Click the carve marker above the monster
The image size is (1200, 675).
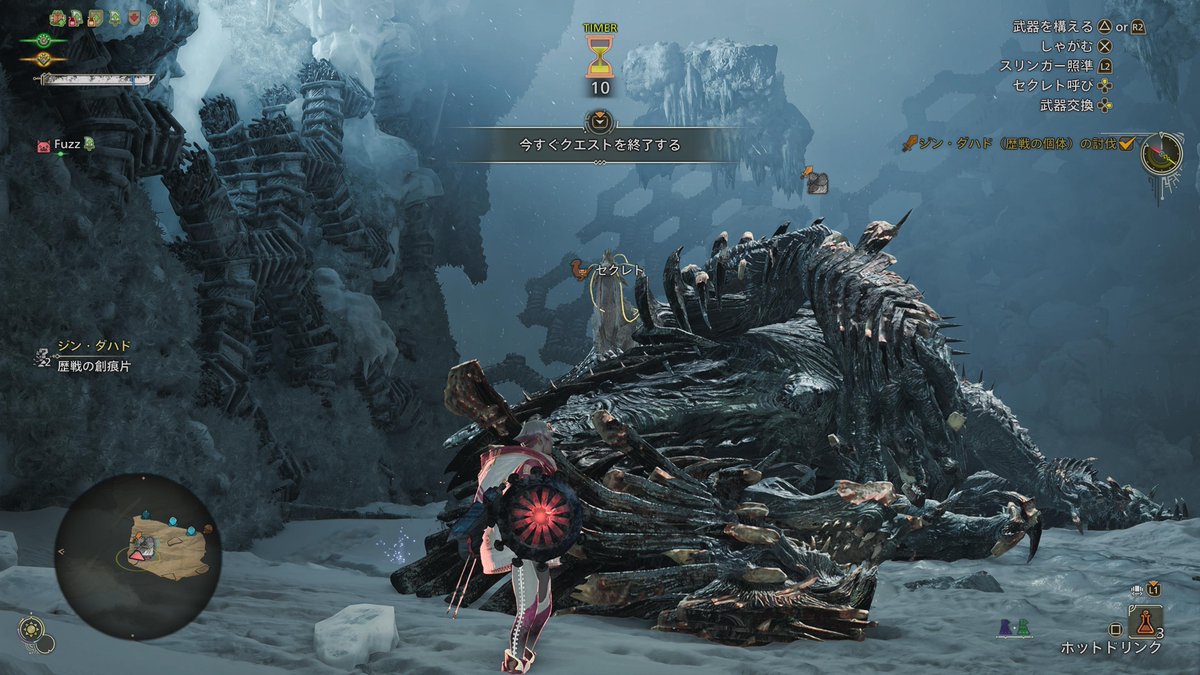(x=816, y=181)
